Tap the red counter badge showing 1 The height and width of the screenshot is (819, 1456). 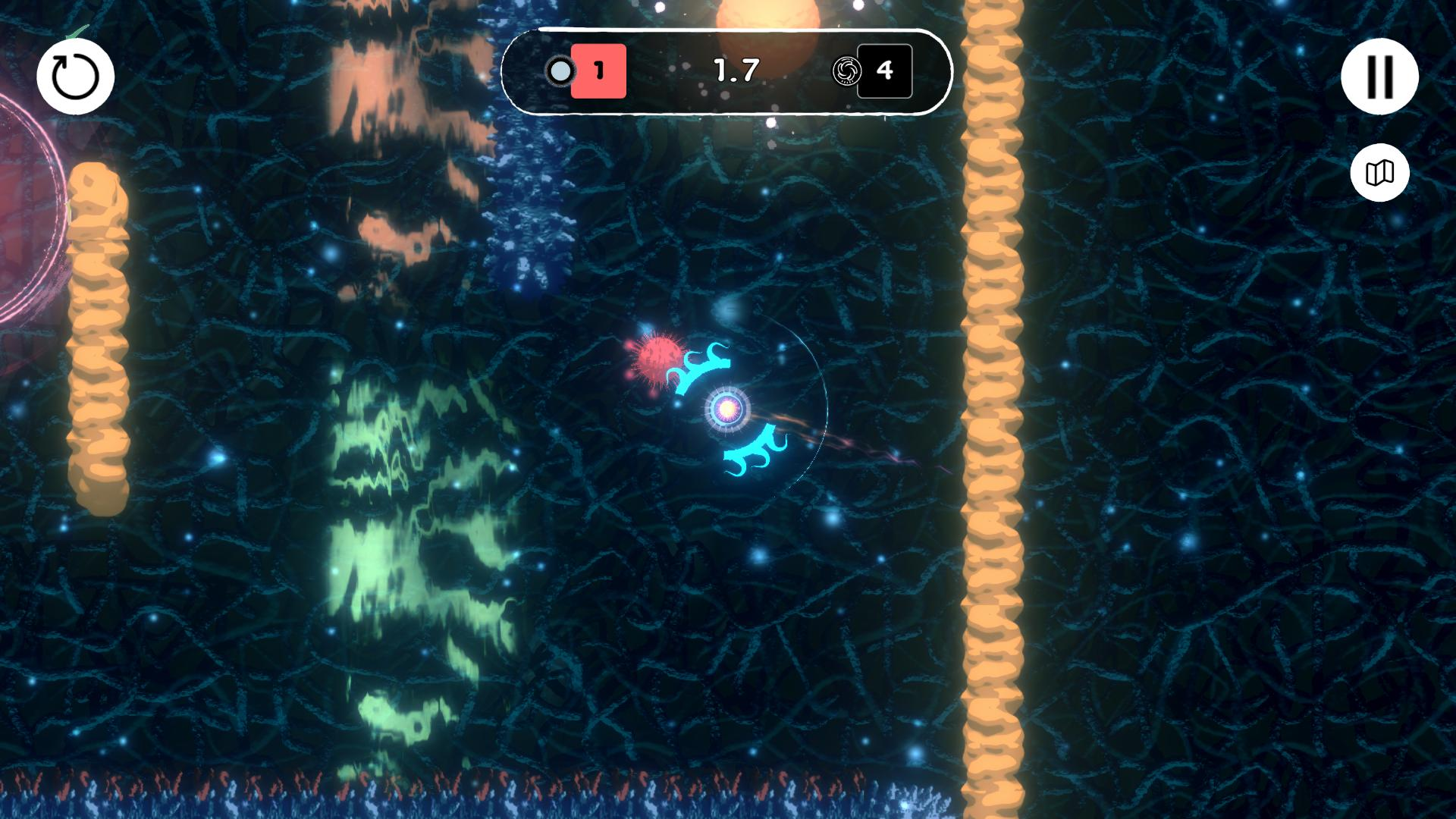click(599, 72)
